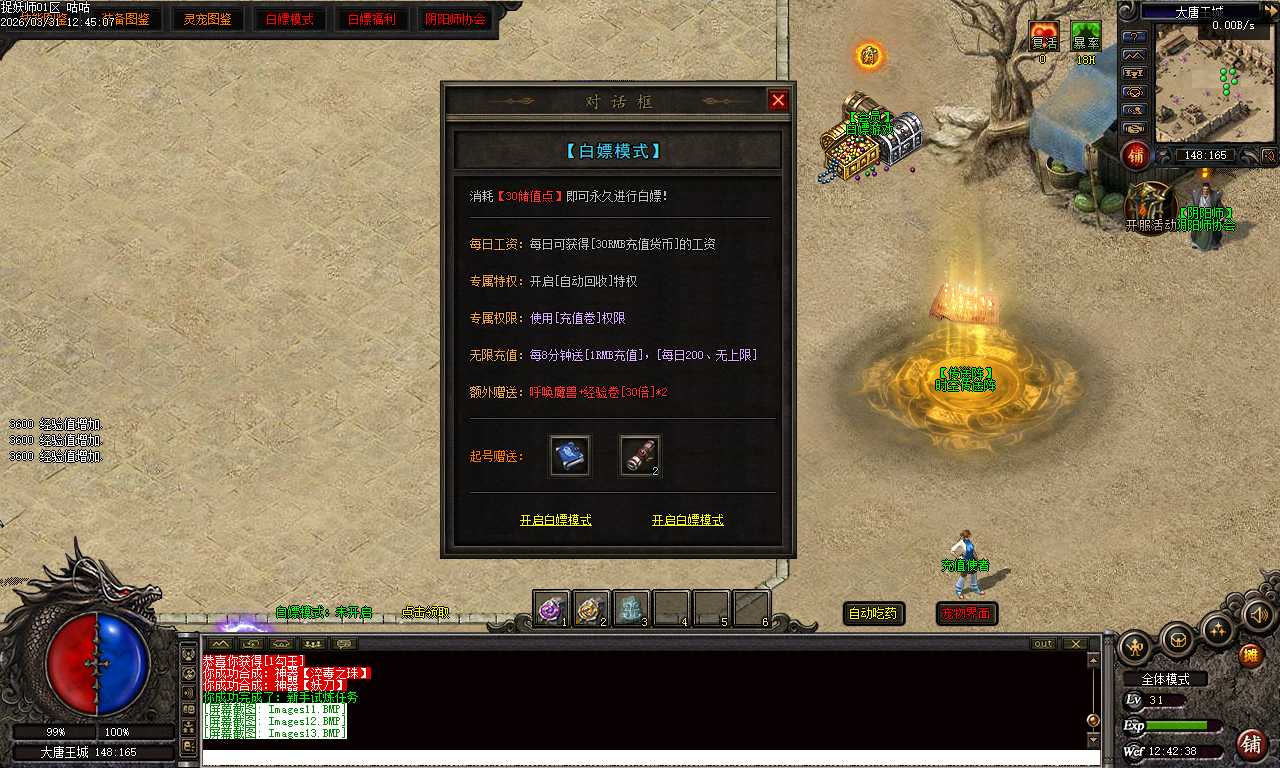Select the red scroll gift item with count 2
1280x768 pixels.
pyautogui.click(x=640, y=456)
